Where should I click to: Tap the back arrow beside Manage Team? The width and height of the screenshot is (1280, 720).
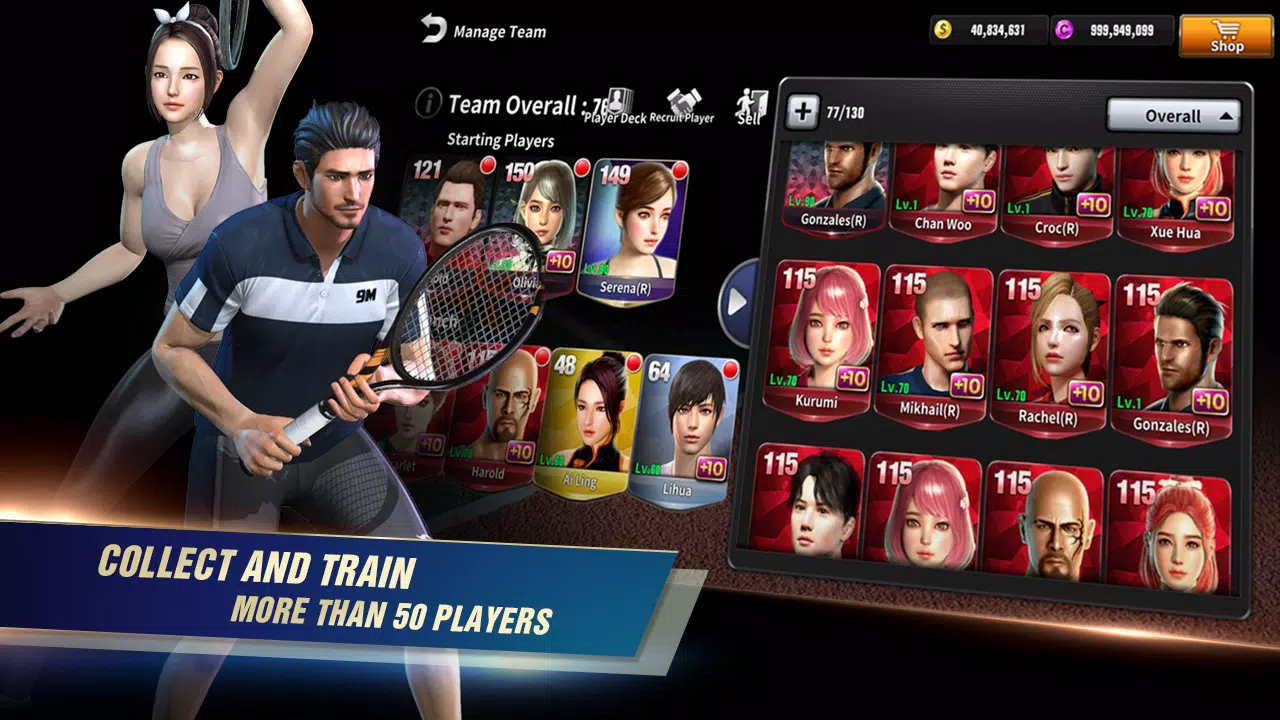431,30
